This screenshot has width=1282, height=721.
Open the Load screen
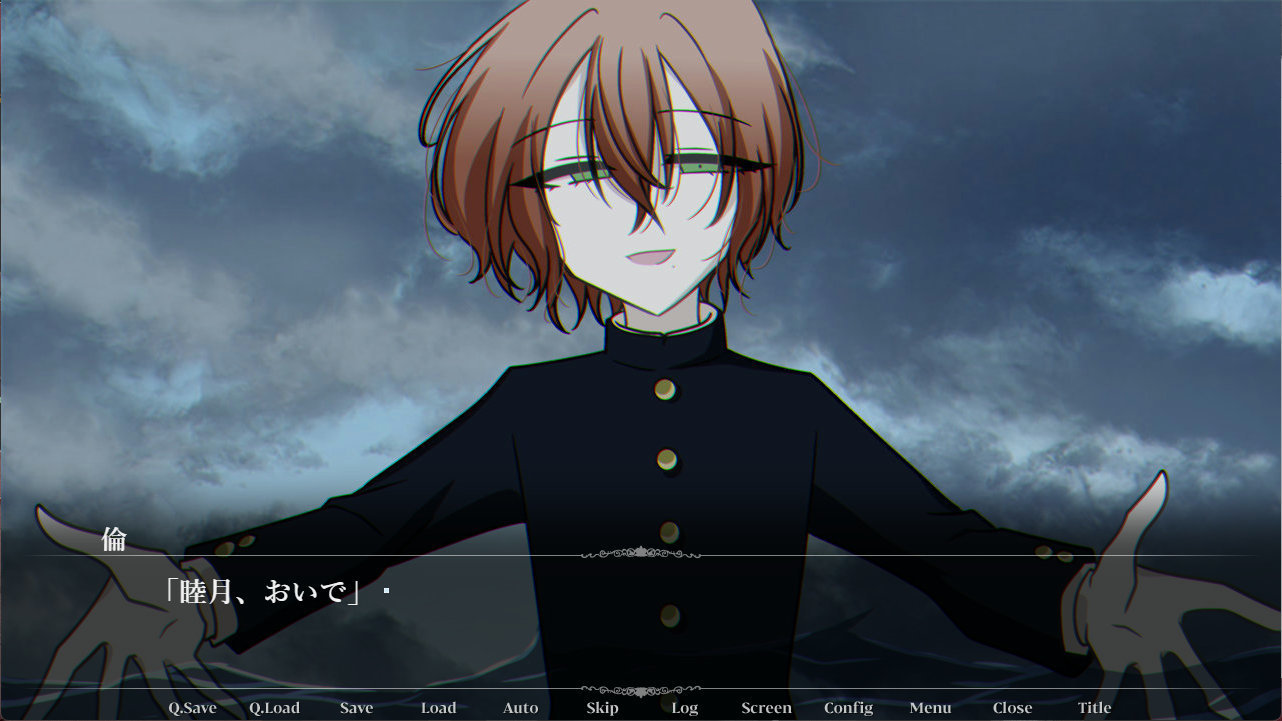click(438, 707)
